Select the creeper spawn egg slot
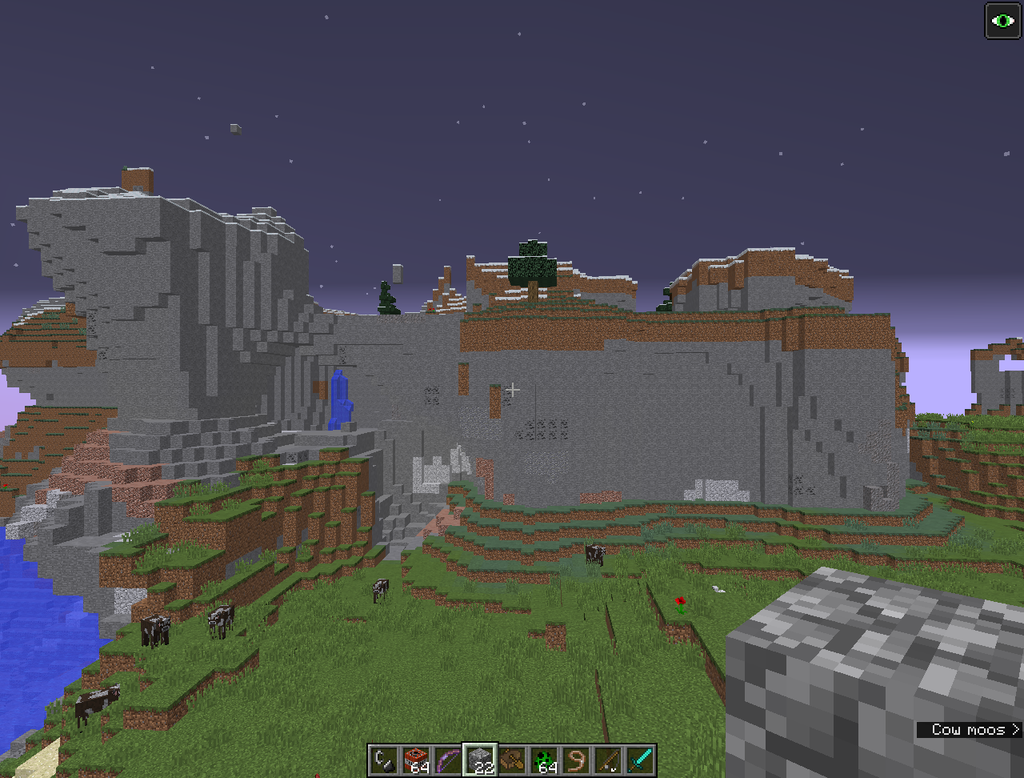Screen dimensions: 1024x778 (545, 761)
